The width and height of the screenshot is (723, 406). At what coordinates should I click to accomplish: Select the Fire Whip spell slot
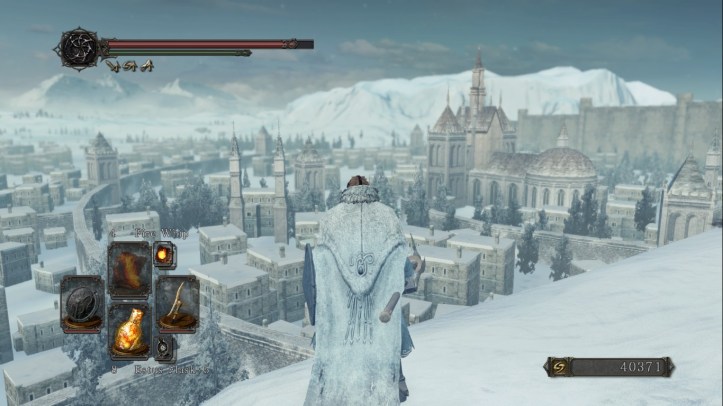tap(128, 269)
